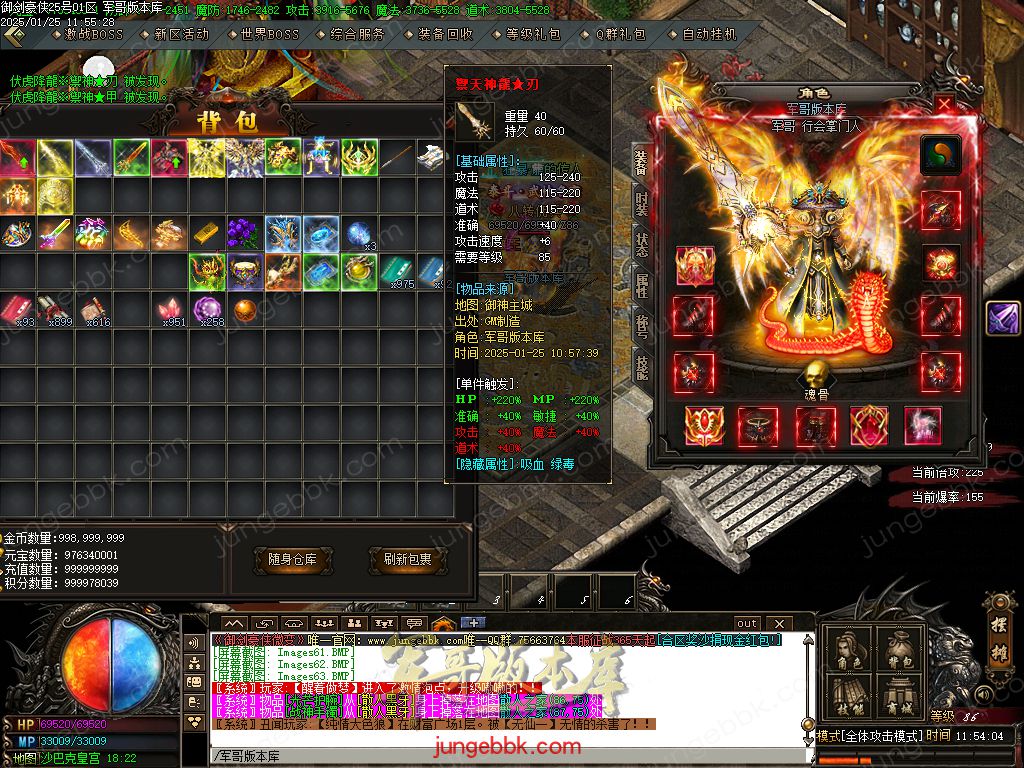Image resolution: width=1024 pixels, height=768 pixels.
Task: Open the 世界BOSS menu
Action: pyautogui.click(x=269, y=34)
